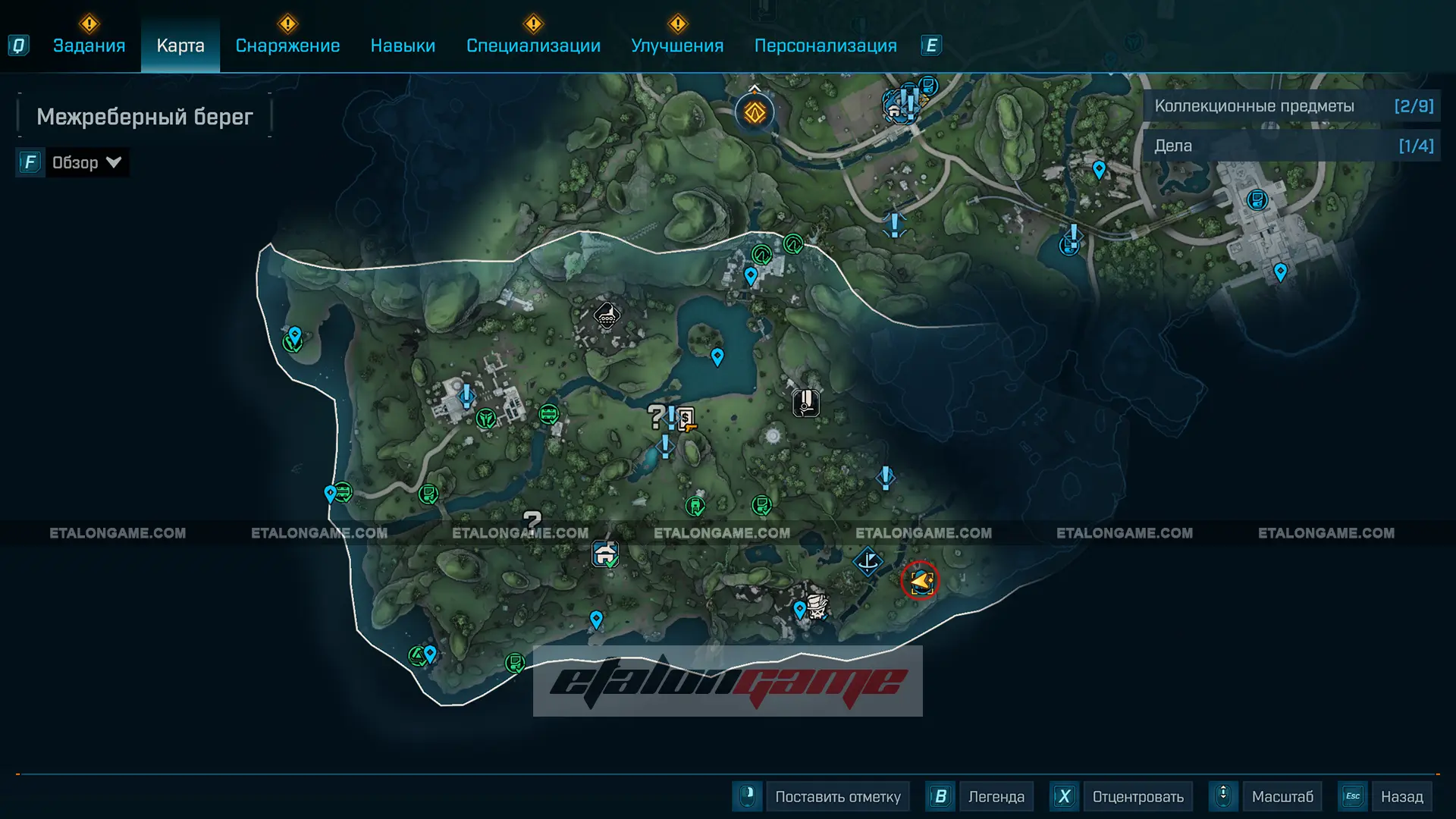Select the orange diamond objective marker

pyautogui.click(x=755, y=113)
